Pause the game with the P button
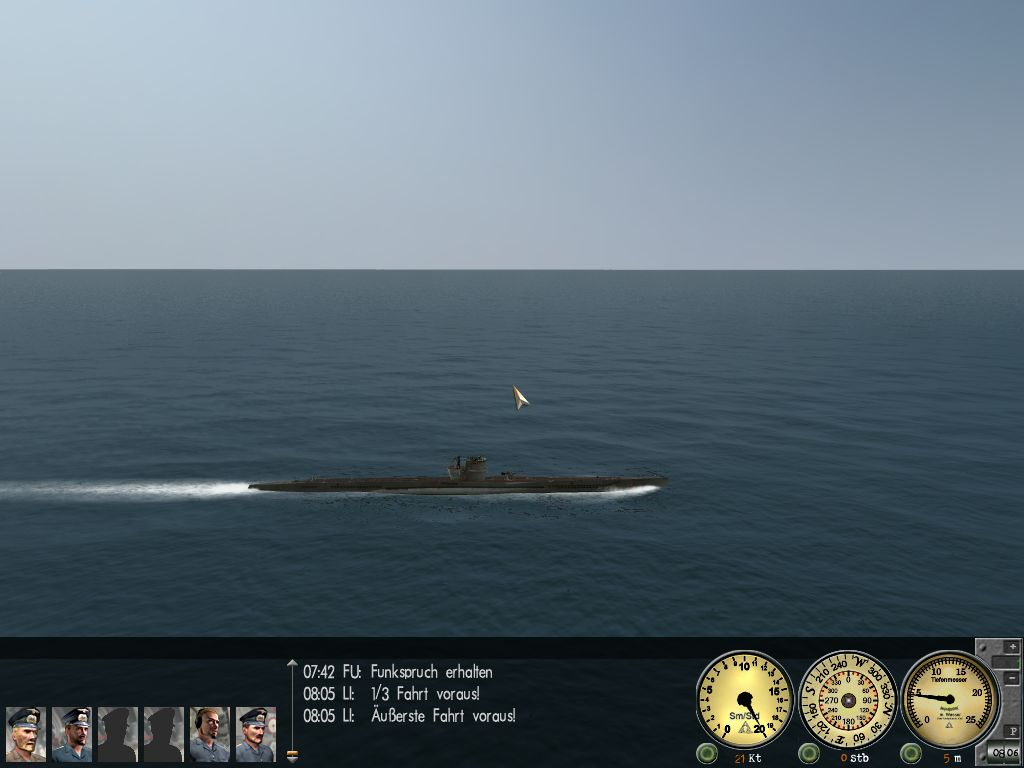The height and width of the screenshot is (768, 1024). pyautogui.click(x=1012, y=731)
